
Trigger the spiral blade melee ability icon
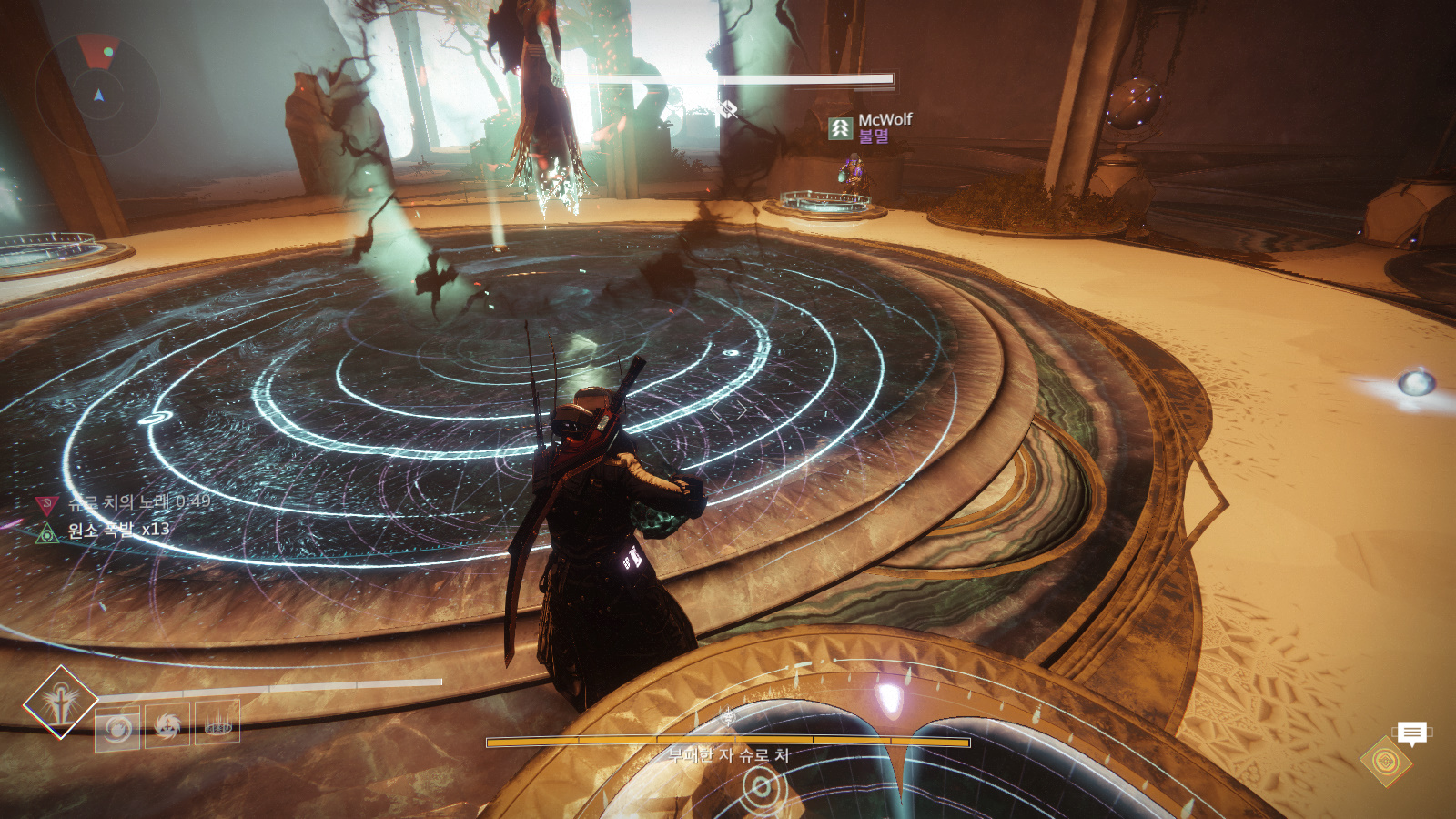pyautogui.click(x=167, y=725)
